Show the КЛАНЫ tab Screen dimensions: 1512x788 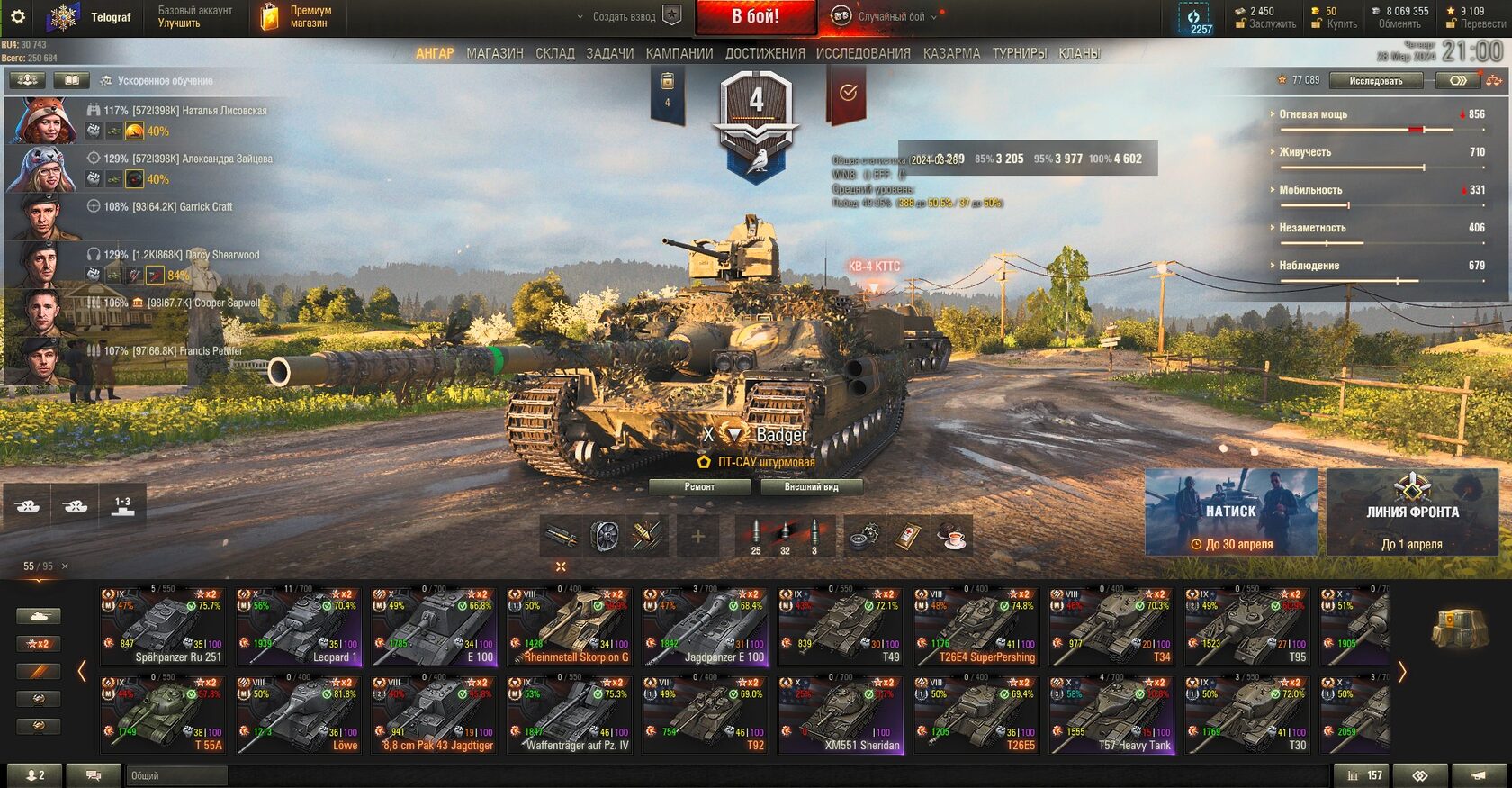[1078, 54]
